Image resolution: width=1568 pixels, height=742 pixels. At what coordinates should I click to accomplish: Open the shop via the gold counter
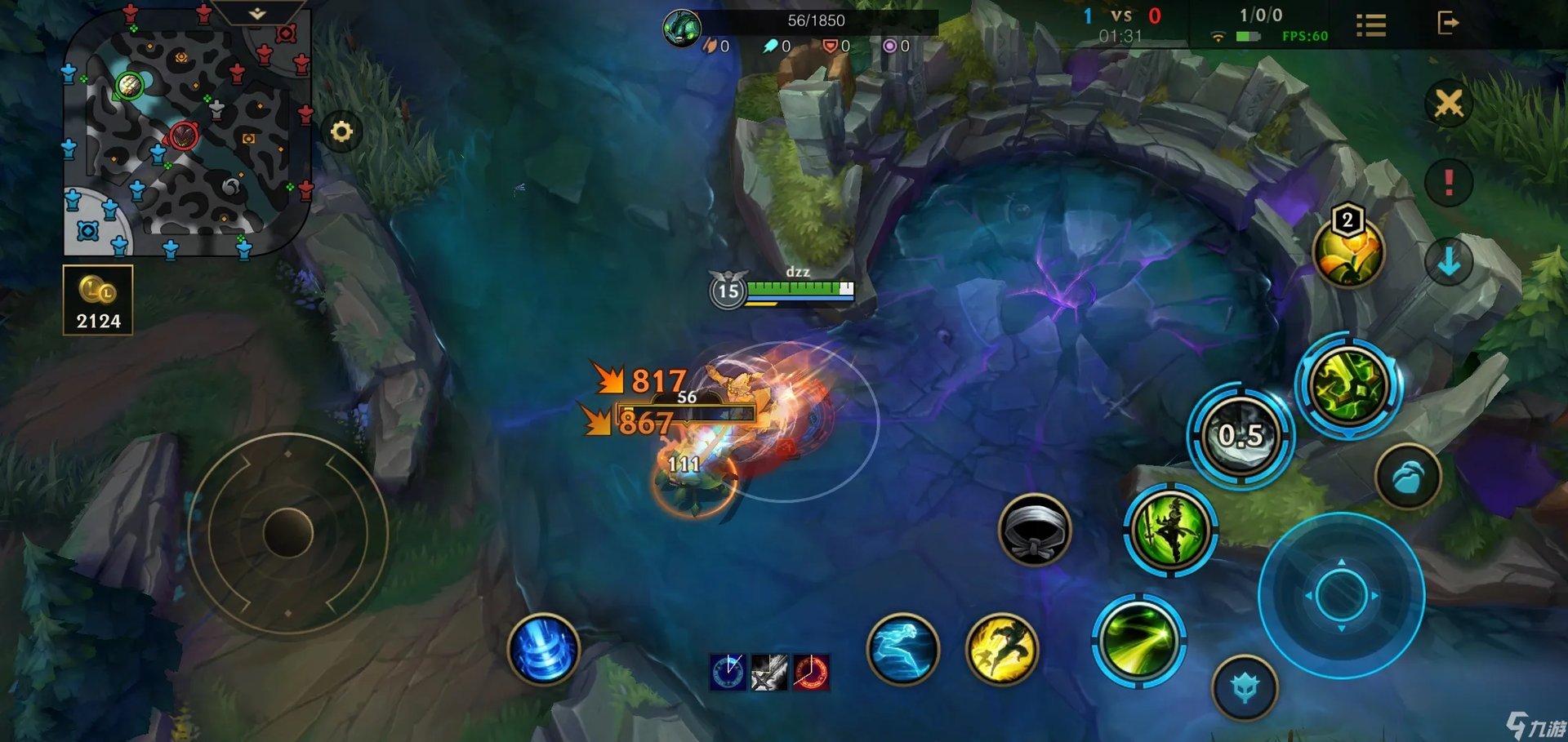pyautogui.click(x=98, y=300)
